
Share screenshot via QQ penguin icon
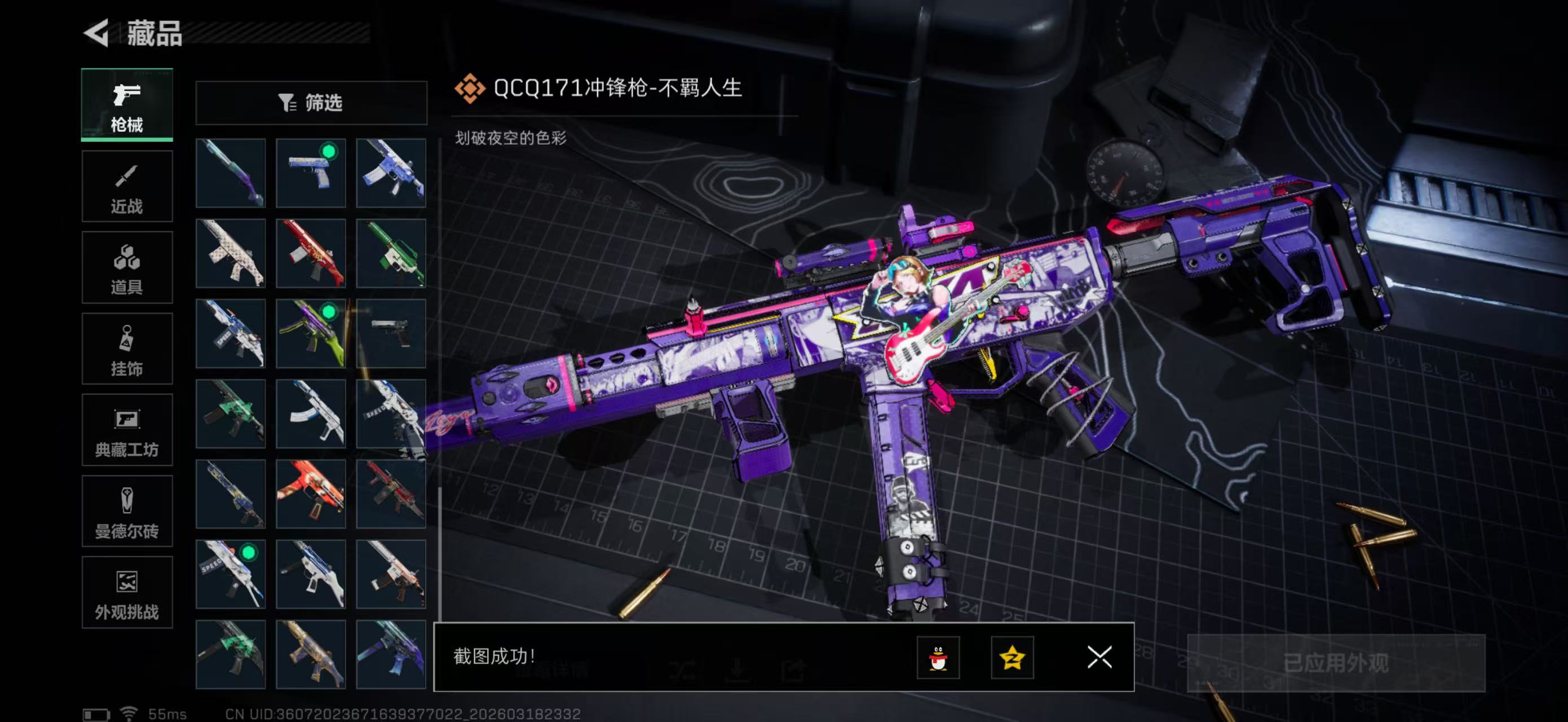938,658
